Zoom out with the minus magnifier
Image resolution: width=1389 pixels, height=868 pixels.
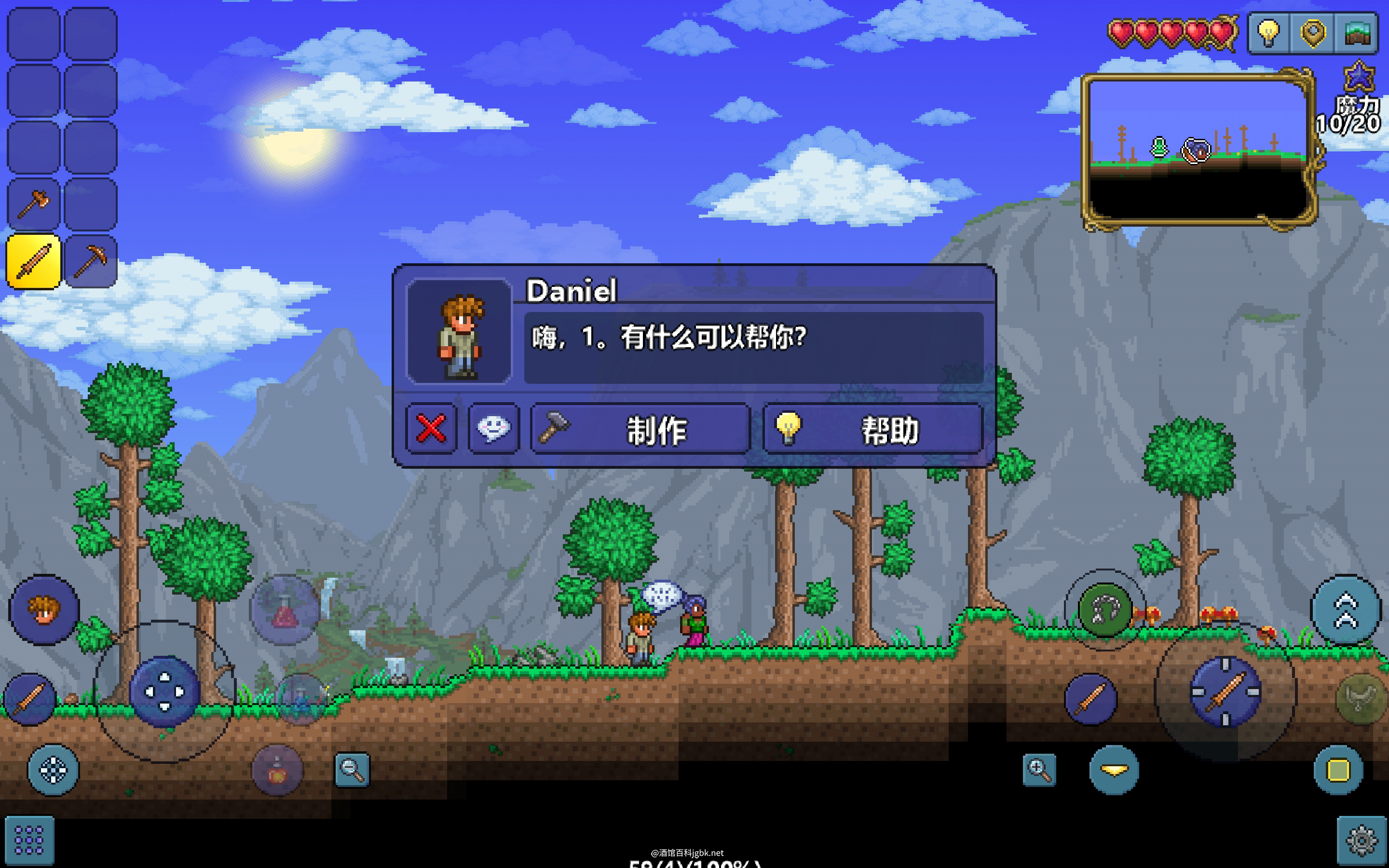(x=352, y=769)
